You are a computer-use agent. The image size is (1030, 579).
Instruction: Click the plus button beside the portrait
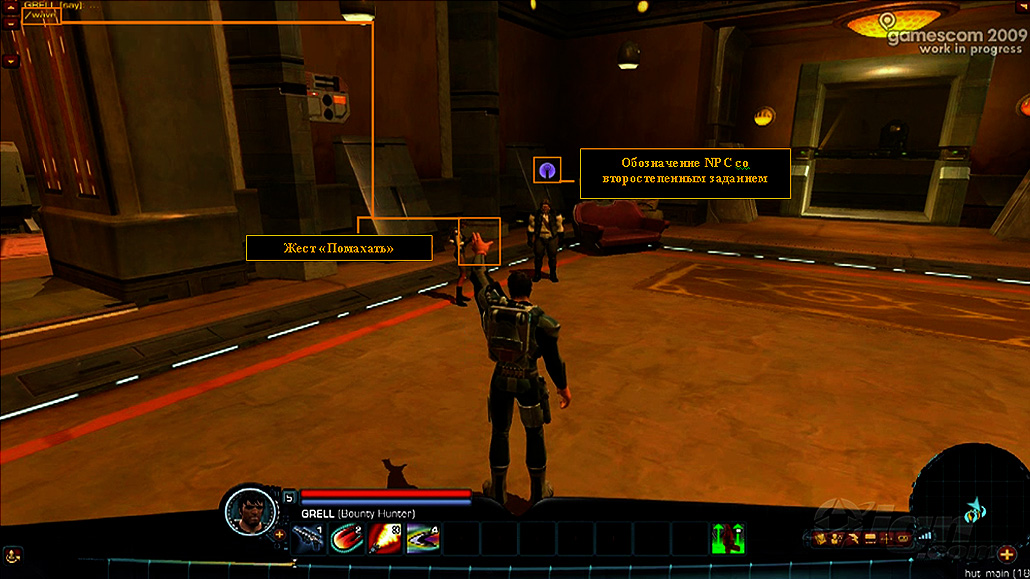279,534
